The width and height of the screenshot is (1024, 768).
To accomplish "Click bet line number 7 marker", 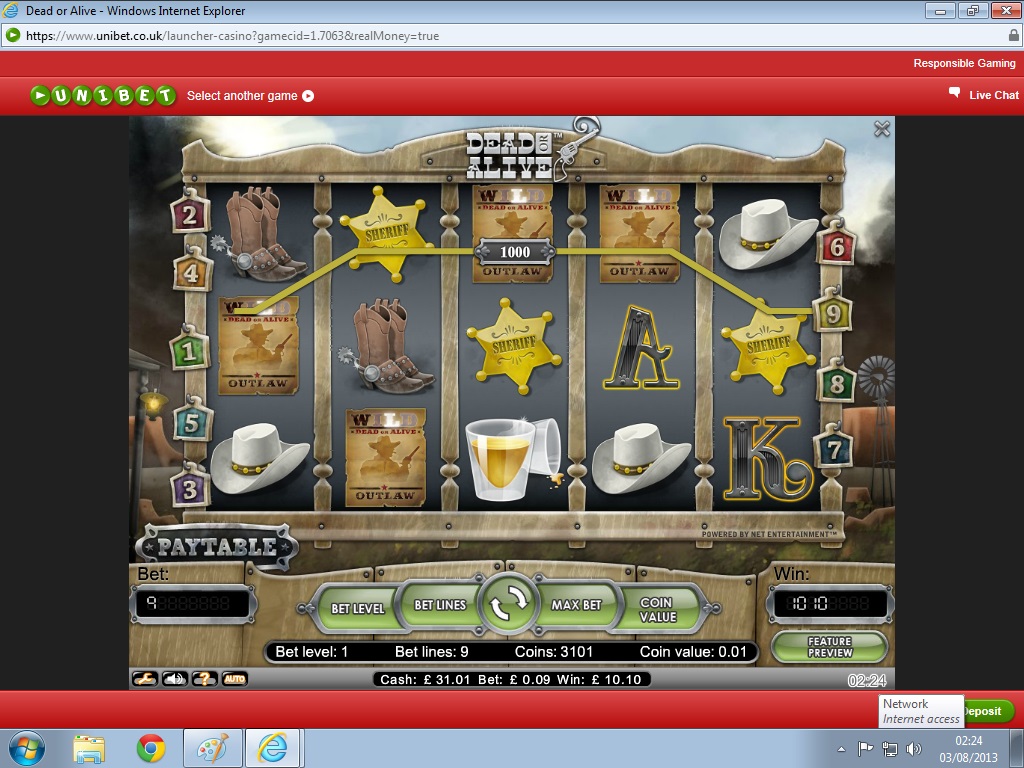I will 832,449.
